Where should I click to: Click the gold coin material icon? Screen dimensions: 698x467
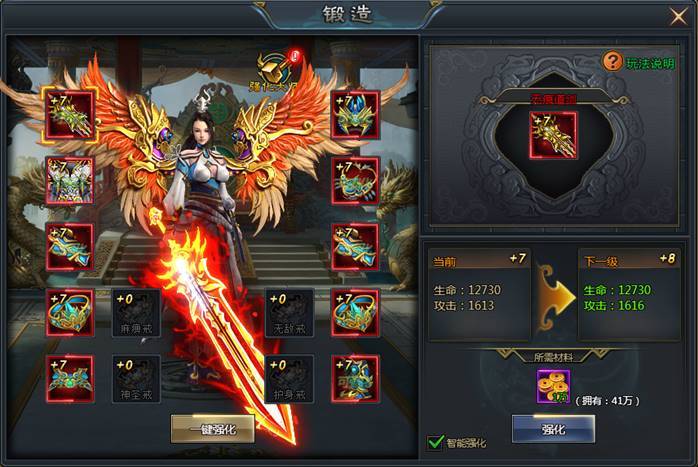point(552,387)
